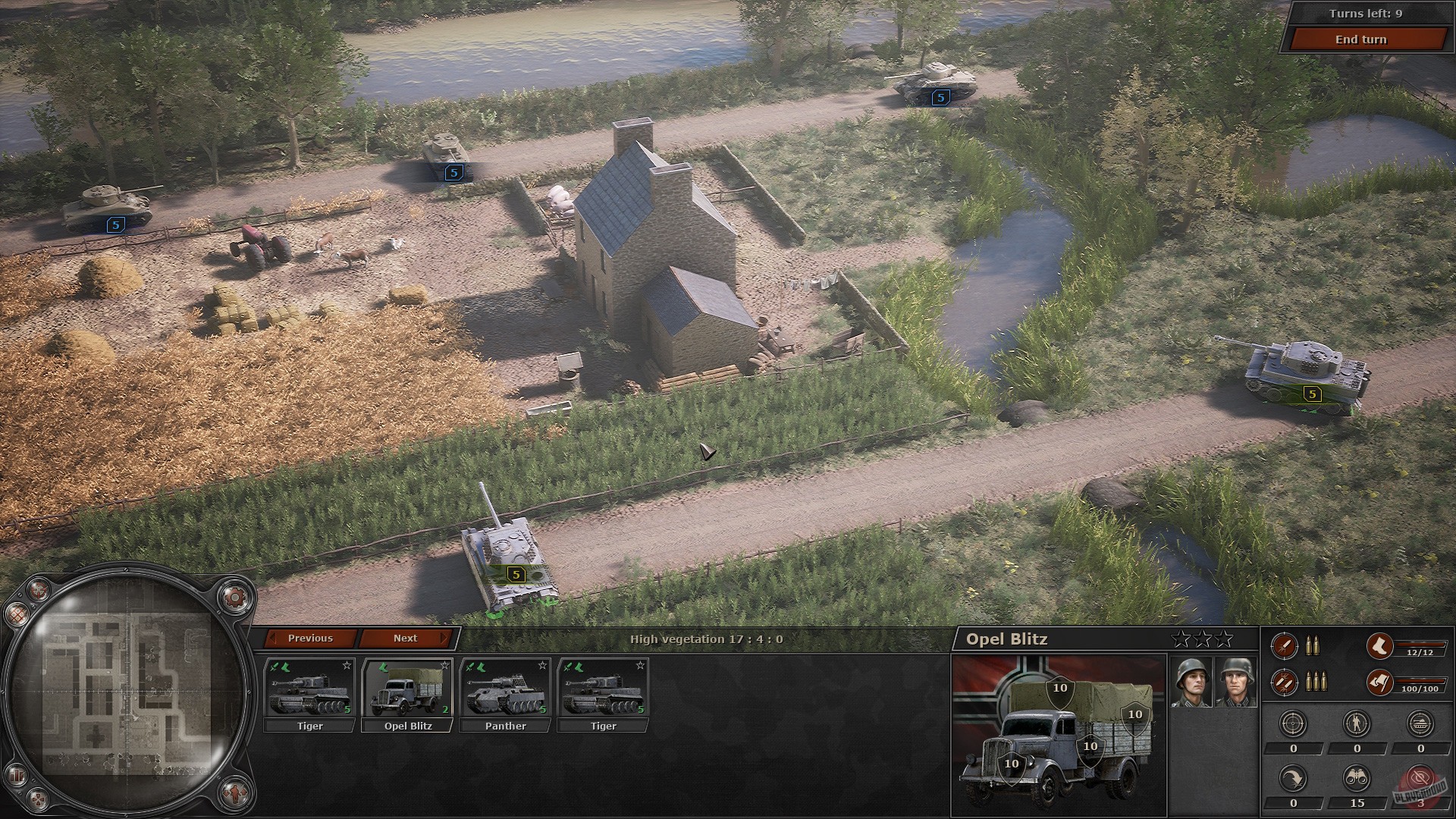Image resolution: width=1456 pixels, height=819 pixels.
Task: Click the Previous arrow to cycle units back
Action: pyautogui.click(x=311, y=639)
